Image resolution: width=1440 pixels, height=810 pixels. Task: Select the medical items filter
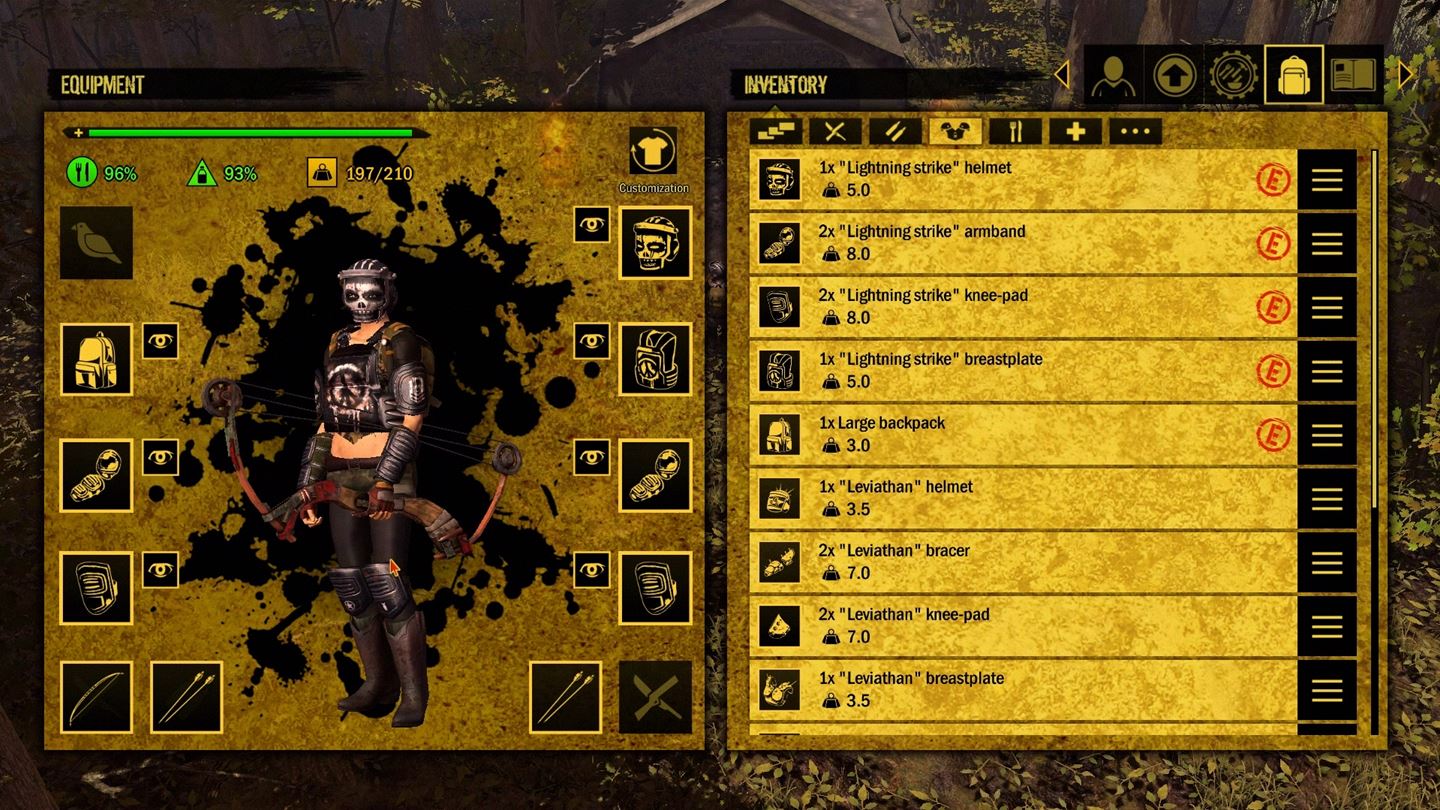(x=1074, y=130)
